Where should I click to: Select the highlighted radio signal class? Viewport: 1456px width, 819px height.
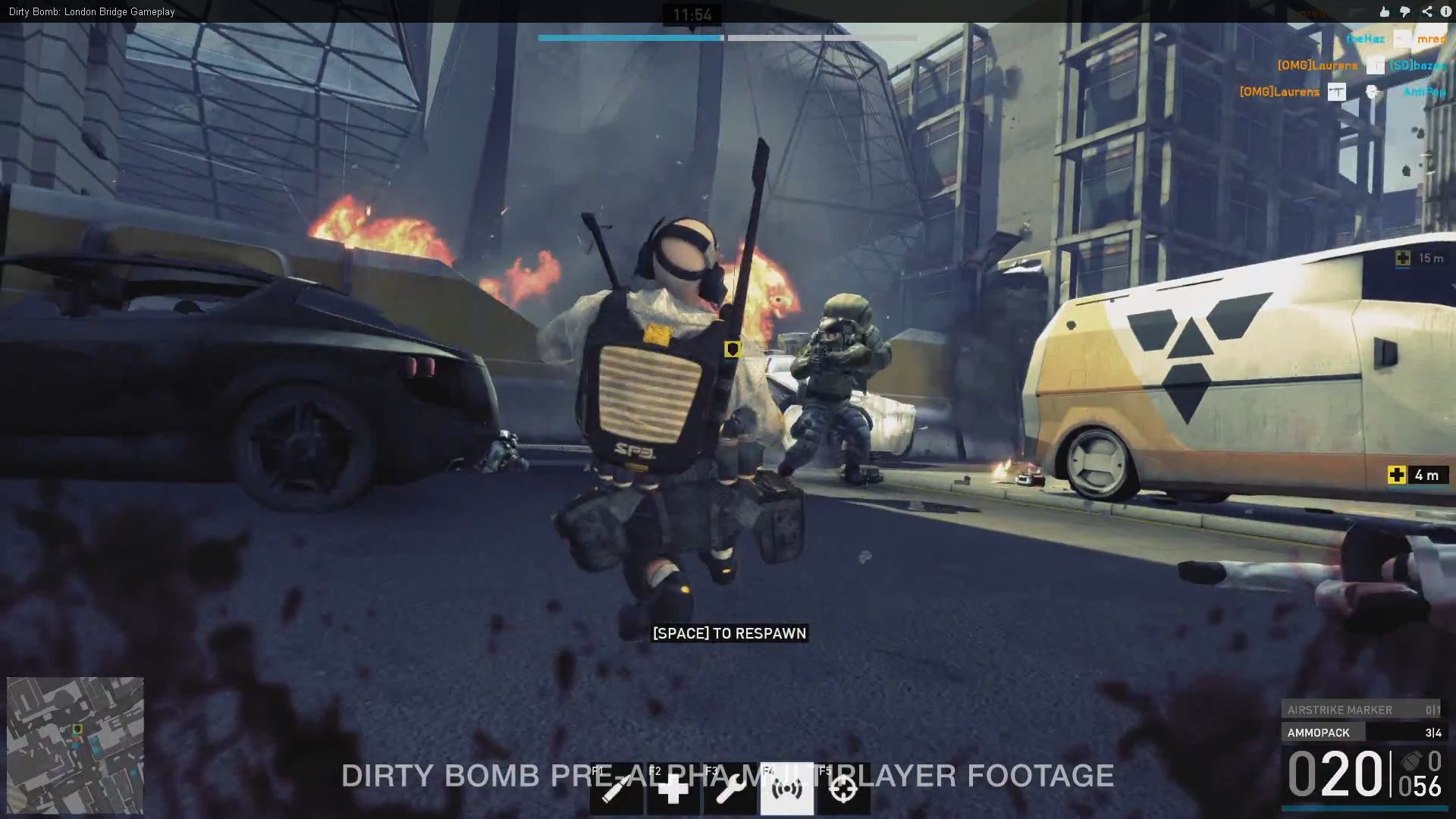(786, 789)
